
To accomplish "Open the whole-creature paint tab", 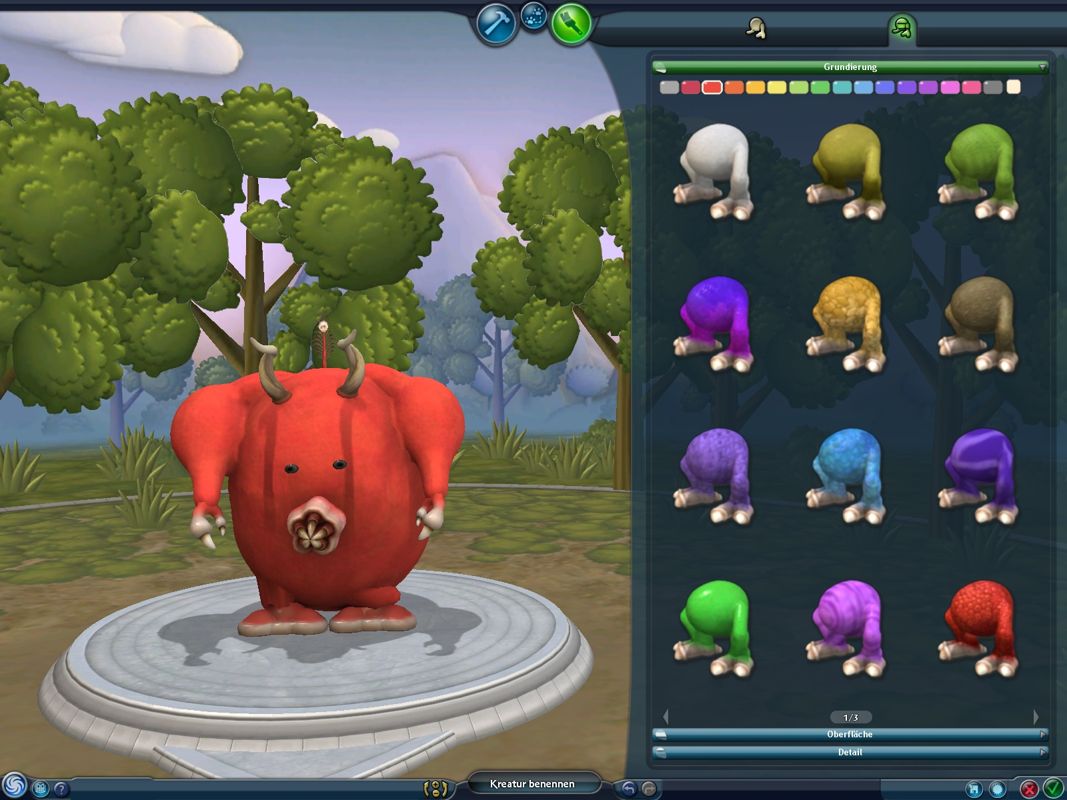I will 756,29.
